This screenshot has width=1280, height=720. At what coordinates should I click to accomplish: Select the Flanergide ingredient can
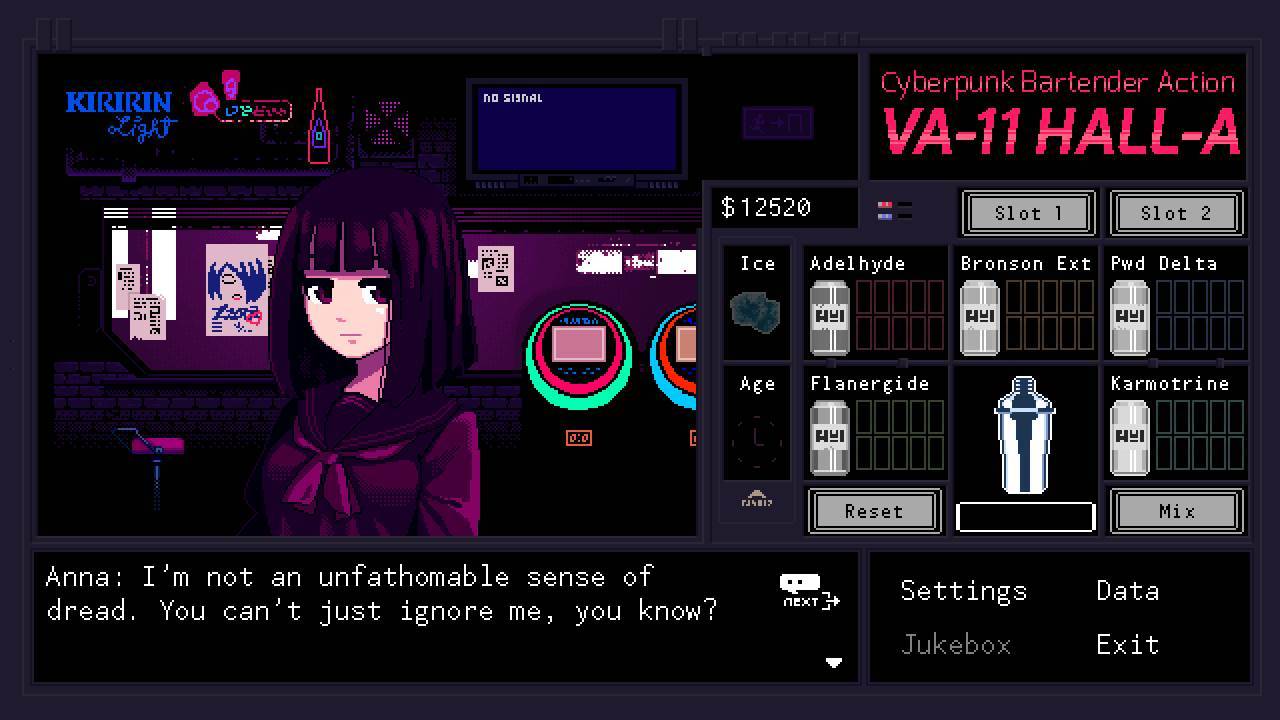pyautogui.click(x=829, y=435)
